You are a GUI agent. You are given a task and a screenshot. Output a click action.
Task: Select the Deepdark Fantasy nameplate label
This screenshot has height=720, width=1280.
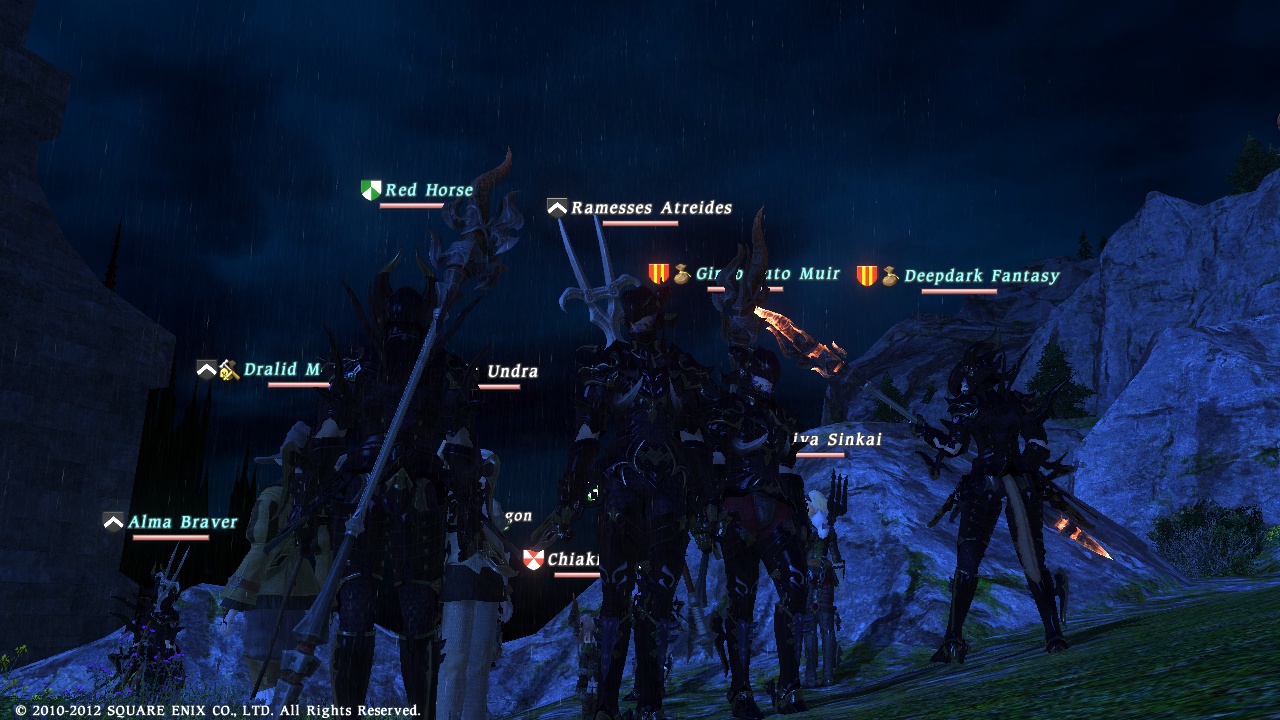pyautogui.click(x=982, y=274)
